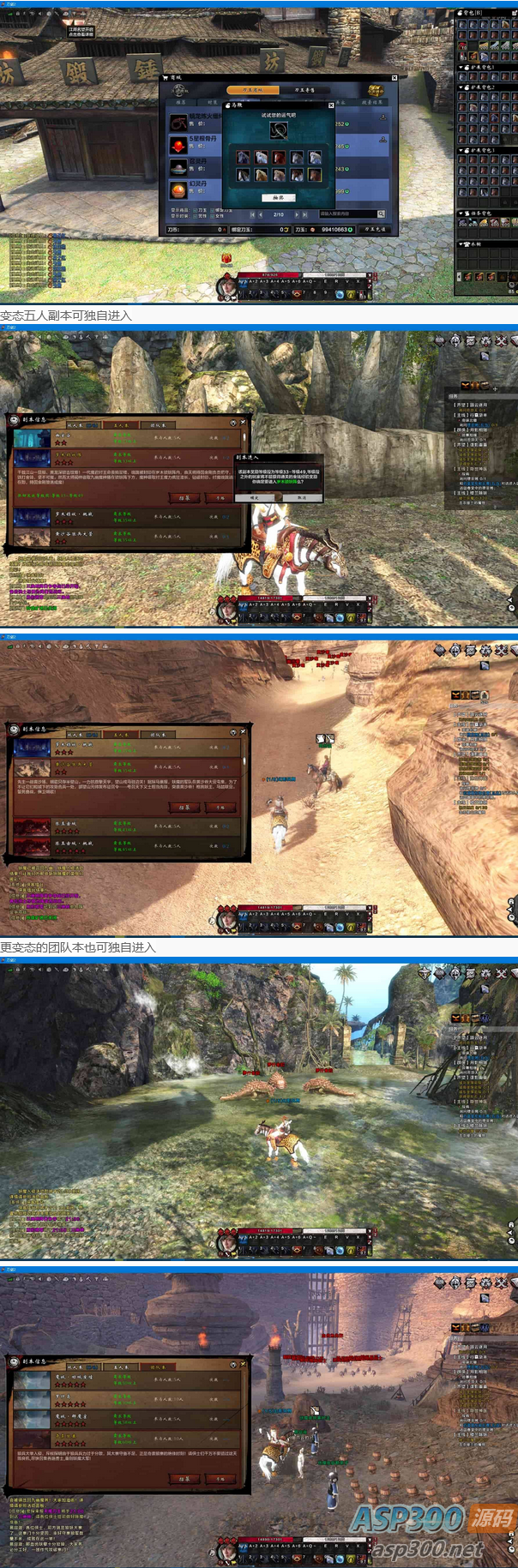
Task: Focus the shop search input field
Action: pos(346,213)
